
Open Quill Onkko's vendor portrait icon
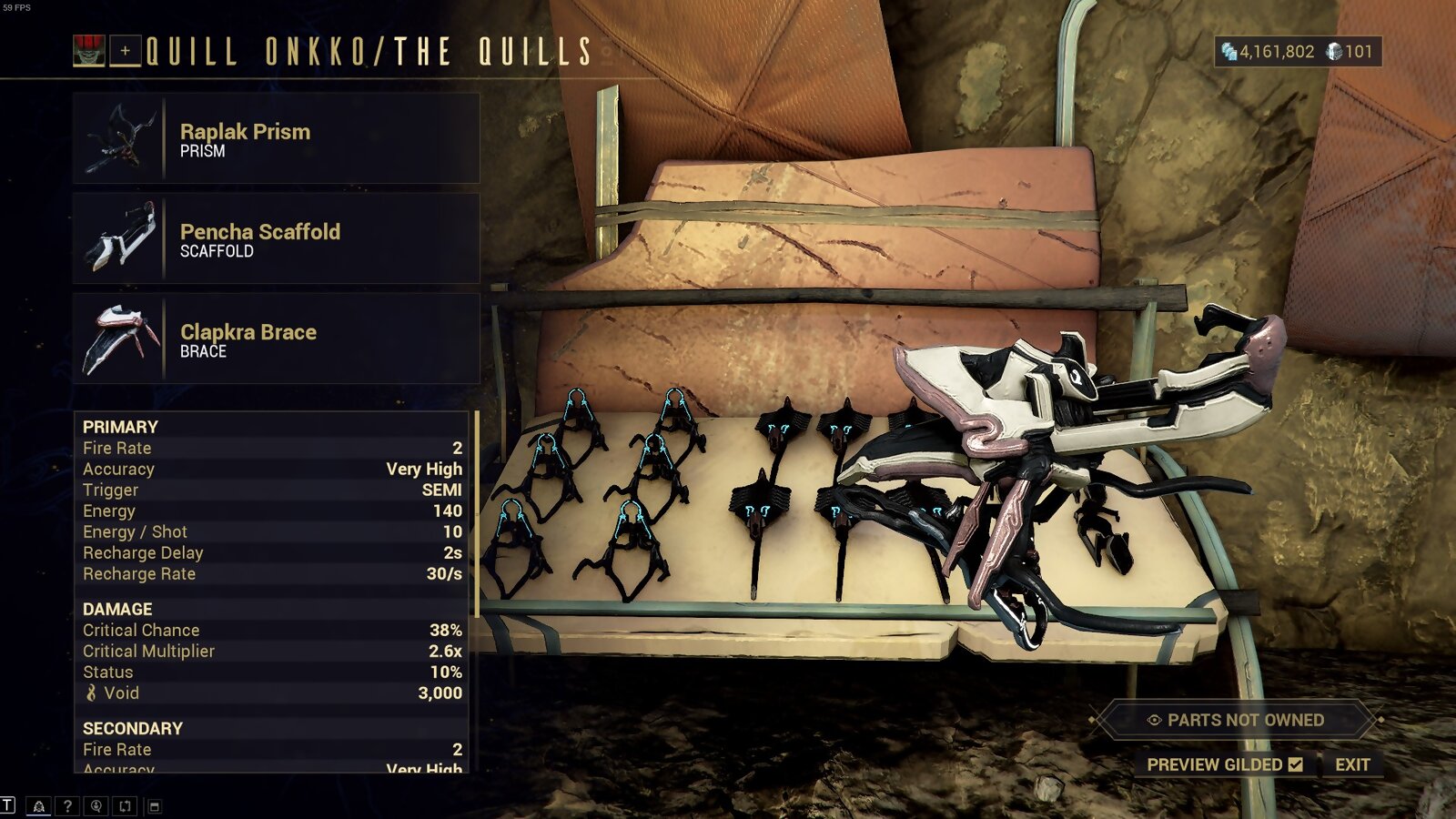(x=91, y=50)
